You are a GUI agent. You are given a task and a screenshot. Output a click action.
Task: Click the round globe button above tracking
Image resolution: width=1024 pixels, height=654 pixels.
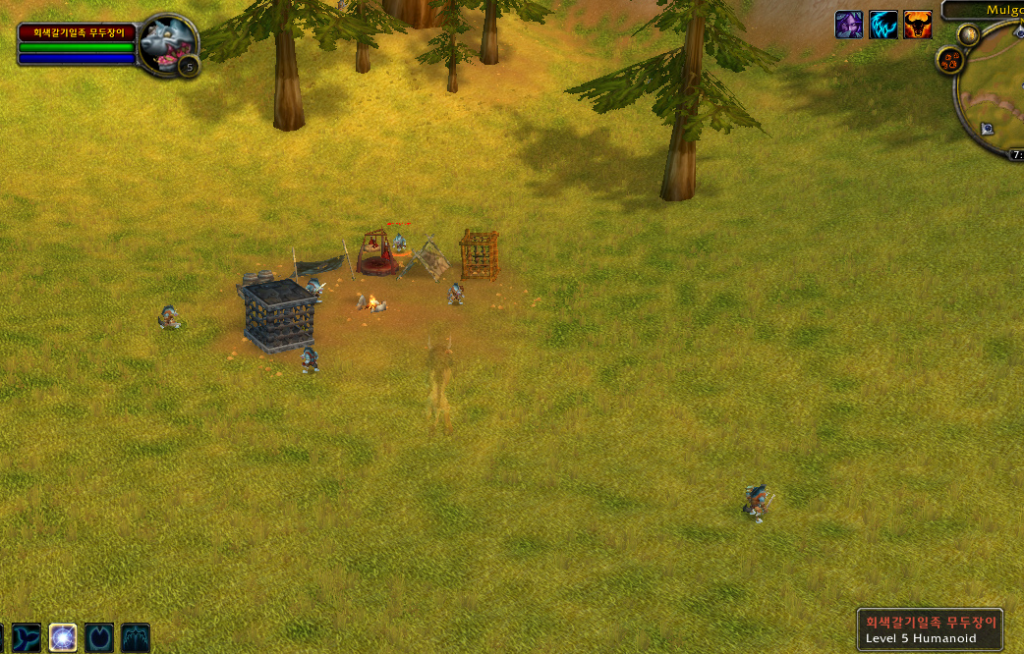pos(967,35)
